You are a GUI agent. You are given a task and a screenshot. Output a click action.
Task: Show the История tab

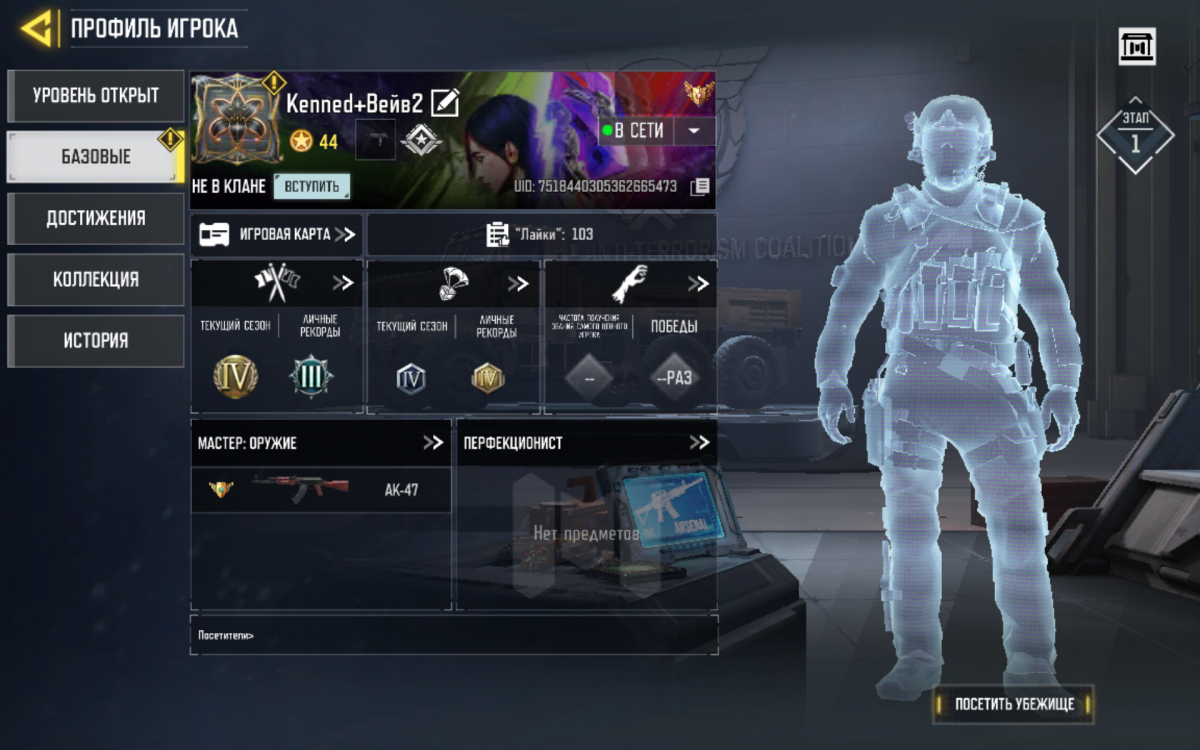point(96,340)
